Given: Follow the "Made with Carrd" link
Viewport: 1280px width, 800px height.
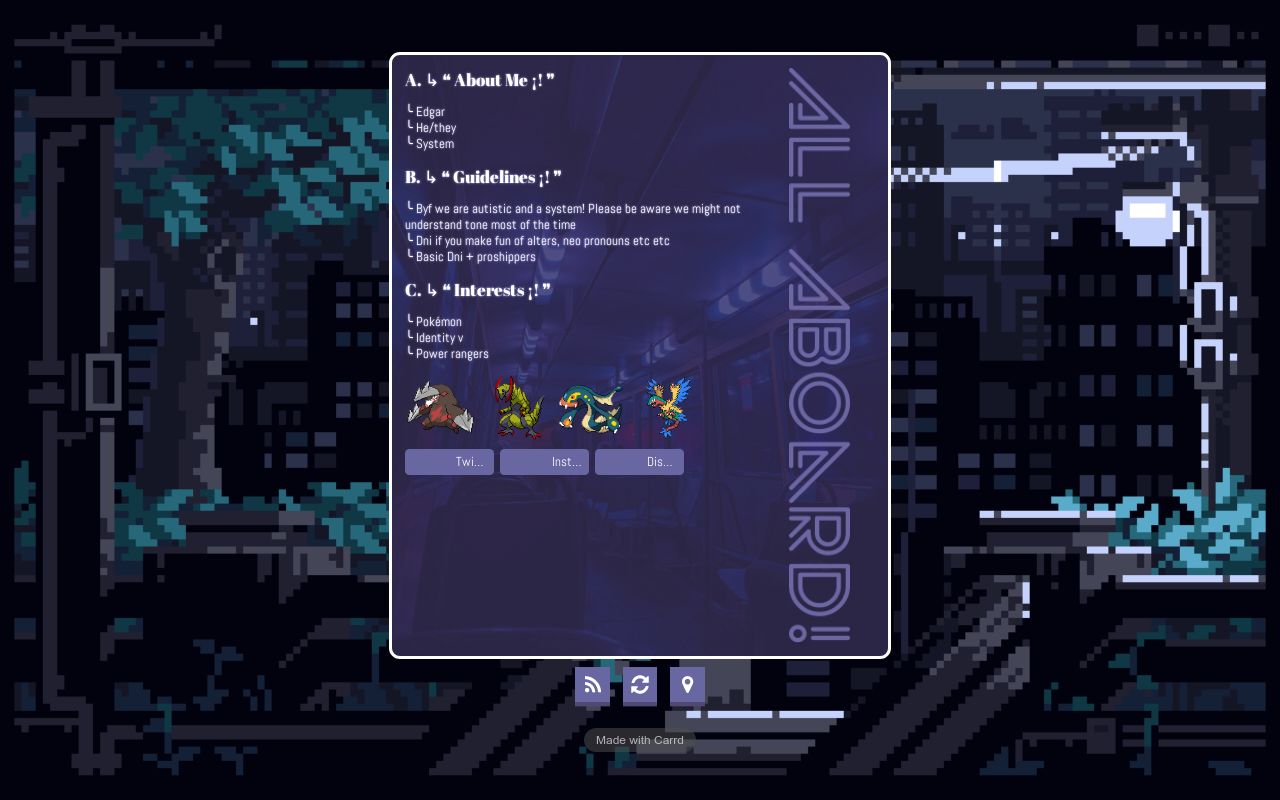Looking at the screenshot, I should click(640, 741).
